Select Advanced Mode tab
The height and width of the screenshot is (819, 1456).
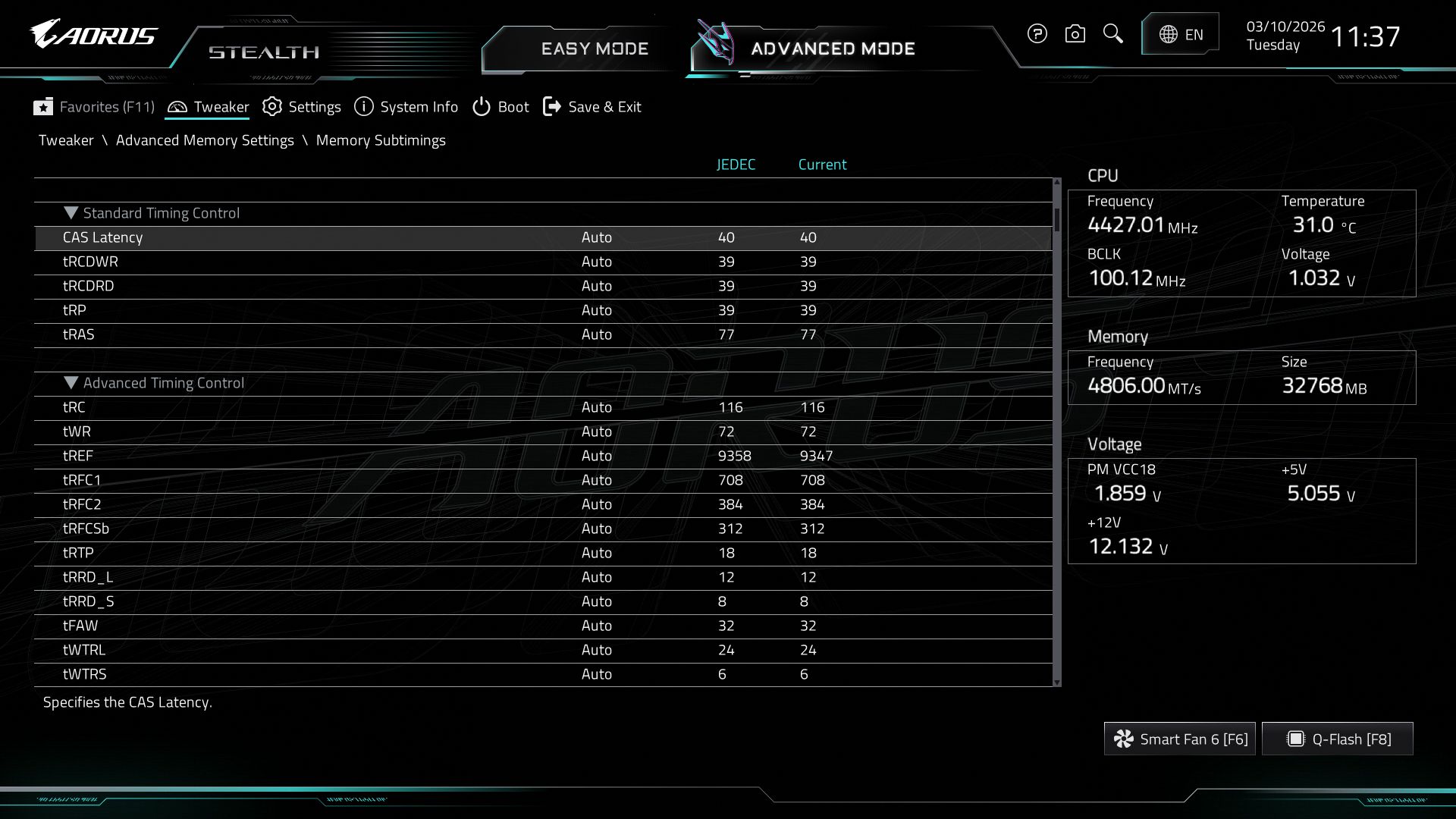(832, 48)
